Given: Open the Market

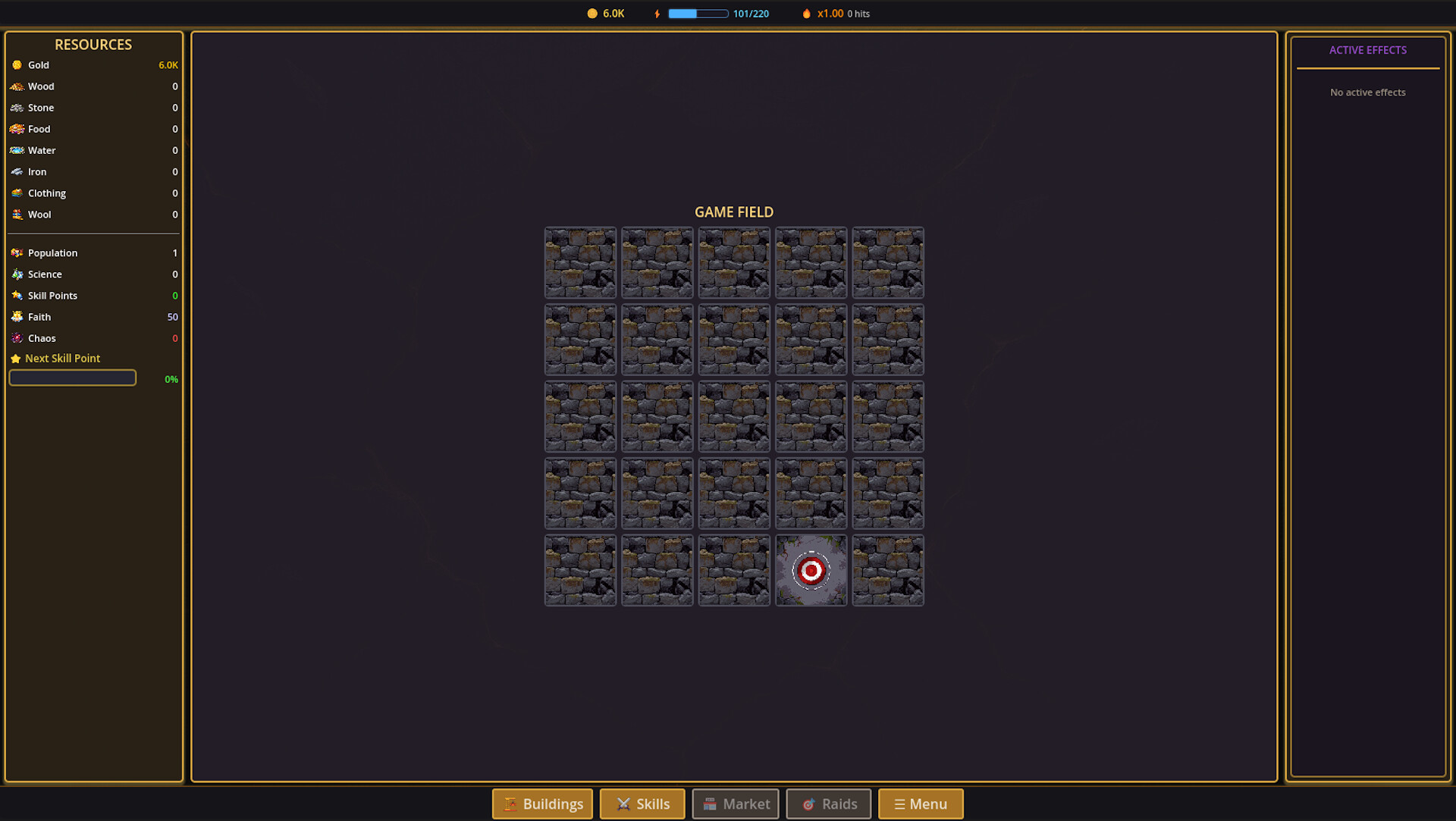Looking at the screenshot, I should coord(735,804).
